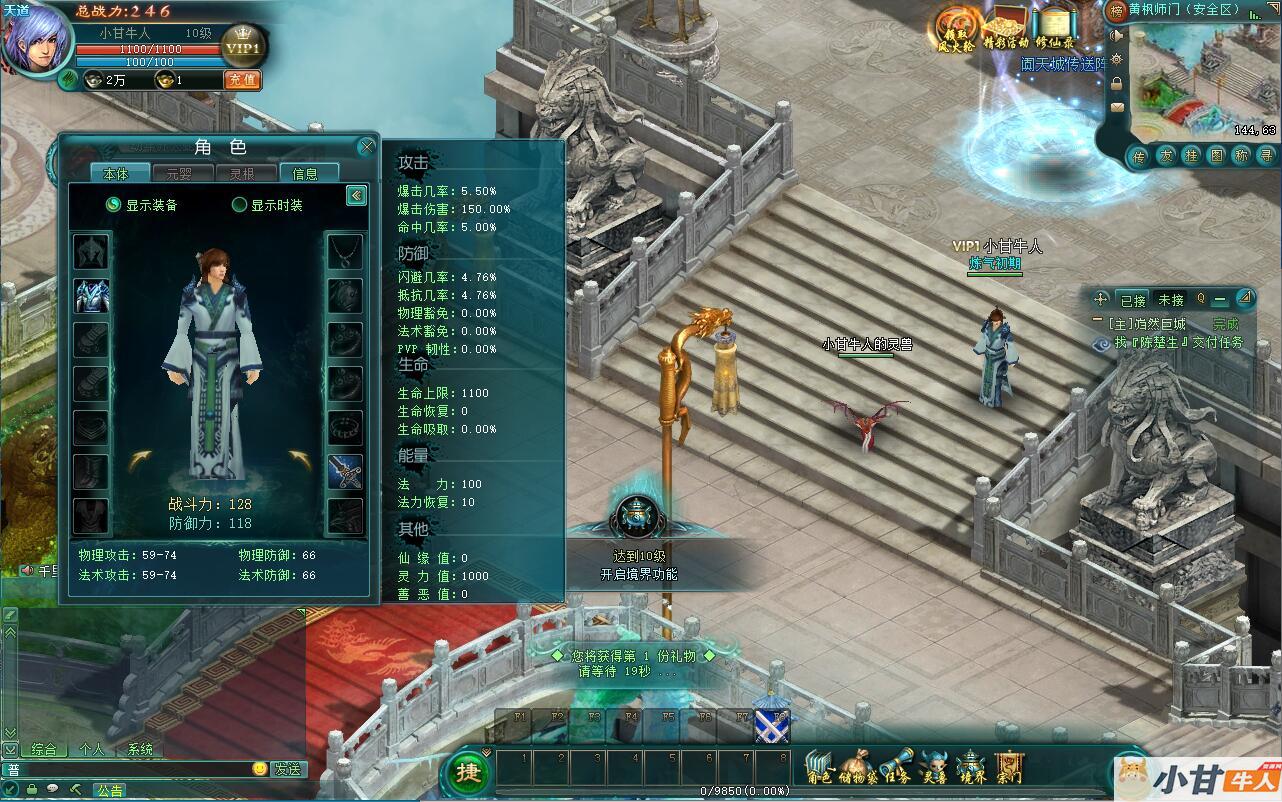Close the 角色 character panel
This screenshot has width=1282, height=802.
click(367, 146)
